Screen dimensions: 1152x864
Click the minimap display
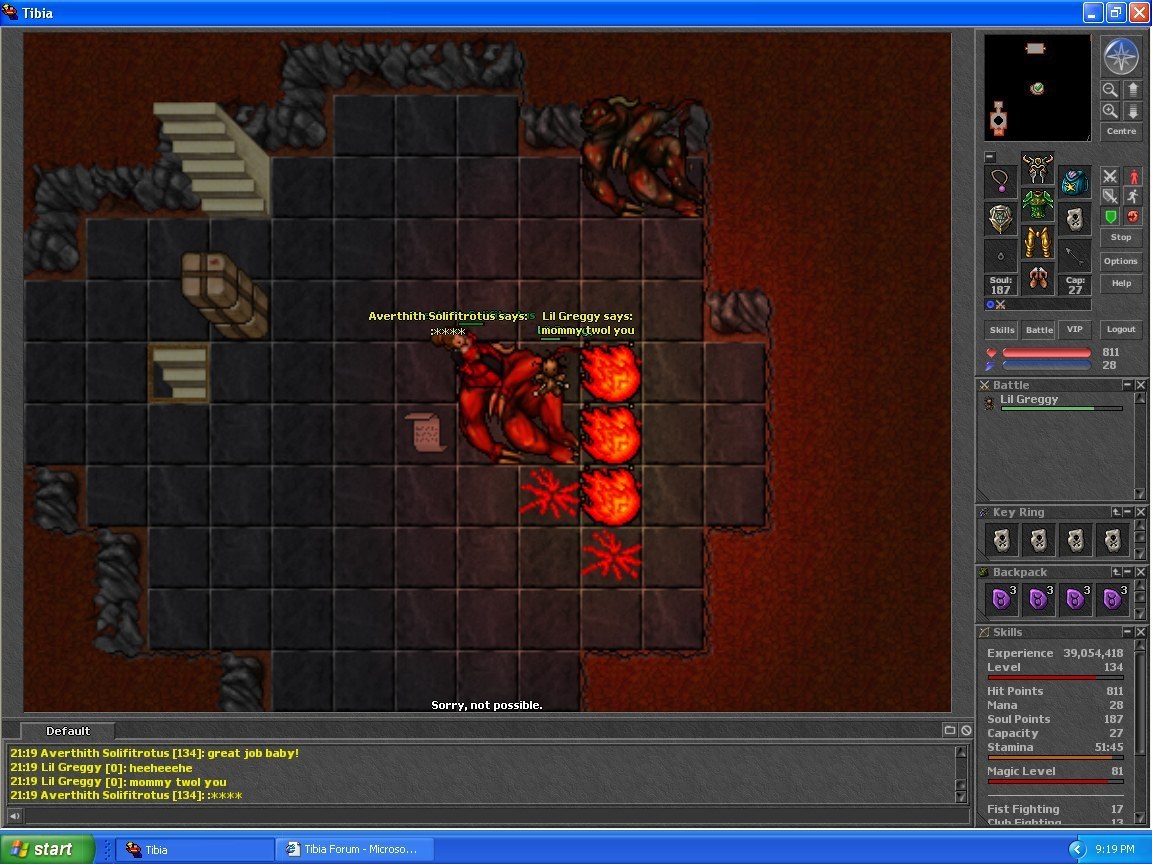tap(1037, 88)
